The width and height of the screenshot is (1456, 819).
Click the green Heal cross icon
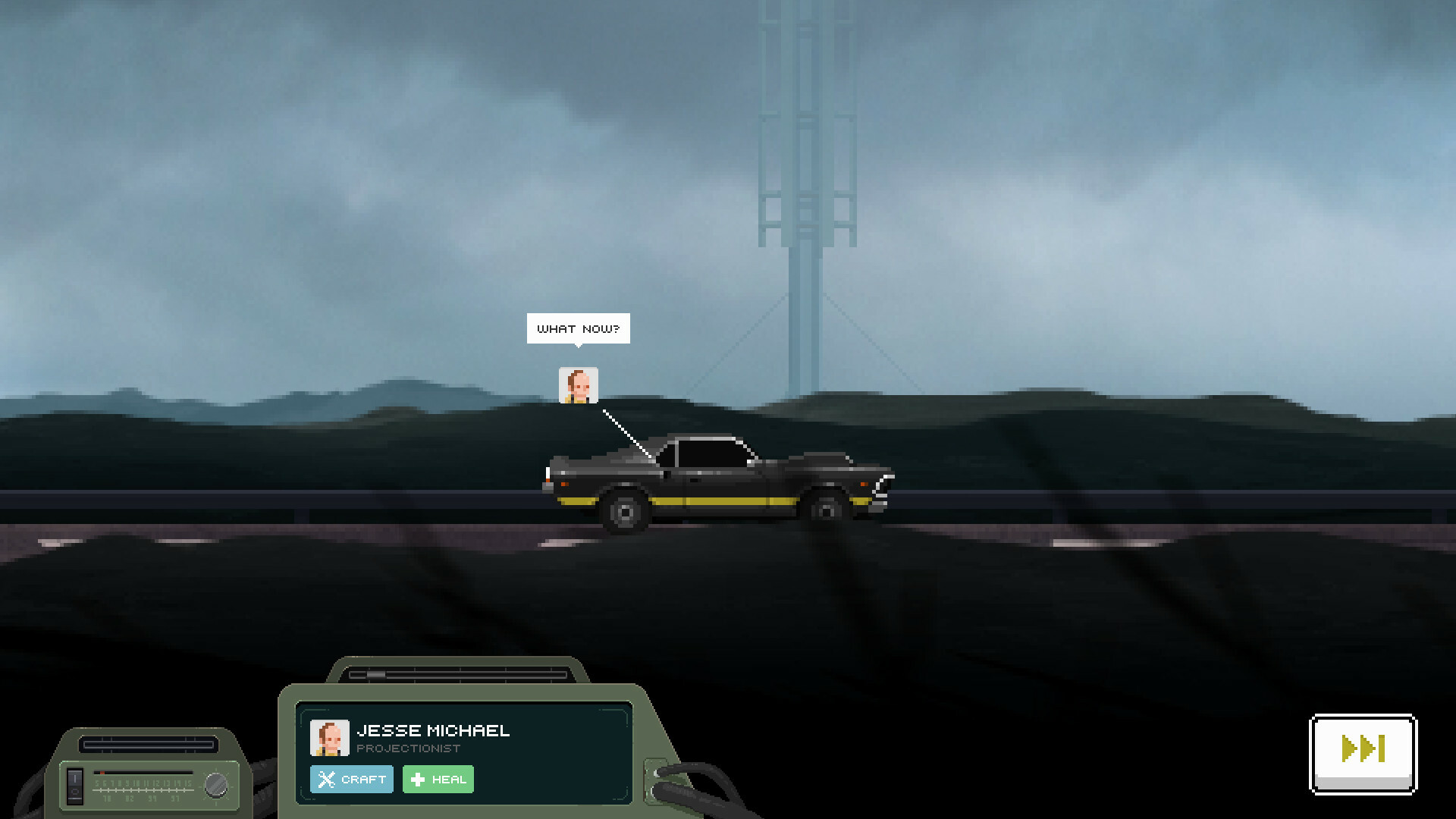pyautogui.click(x=416, y=779)
